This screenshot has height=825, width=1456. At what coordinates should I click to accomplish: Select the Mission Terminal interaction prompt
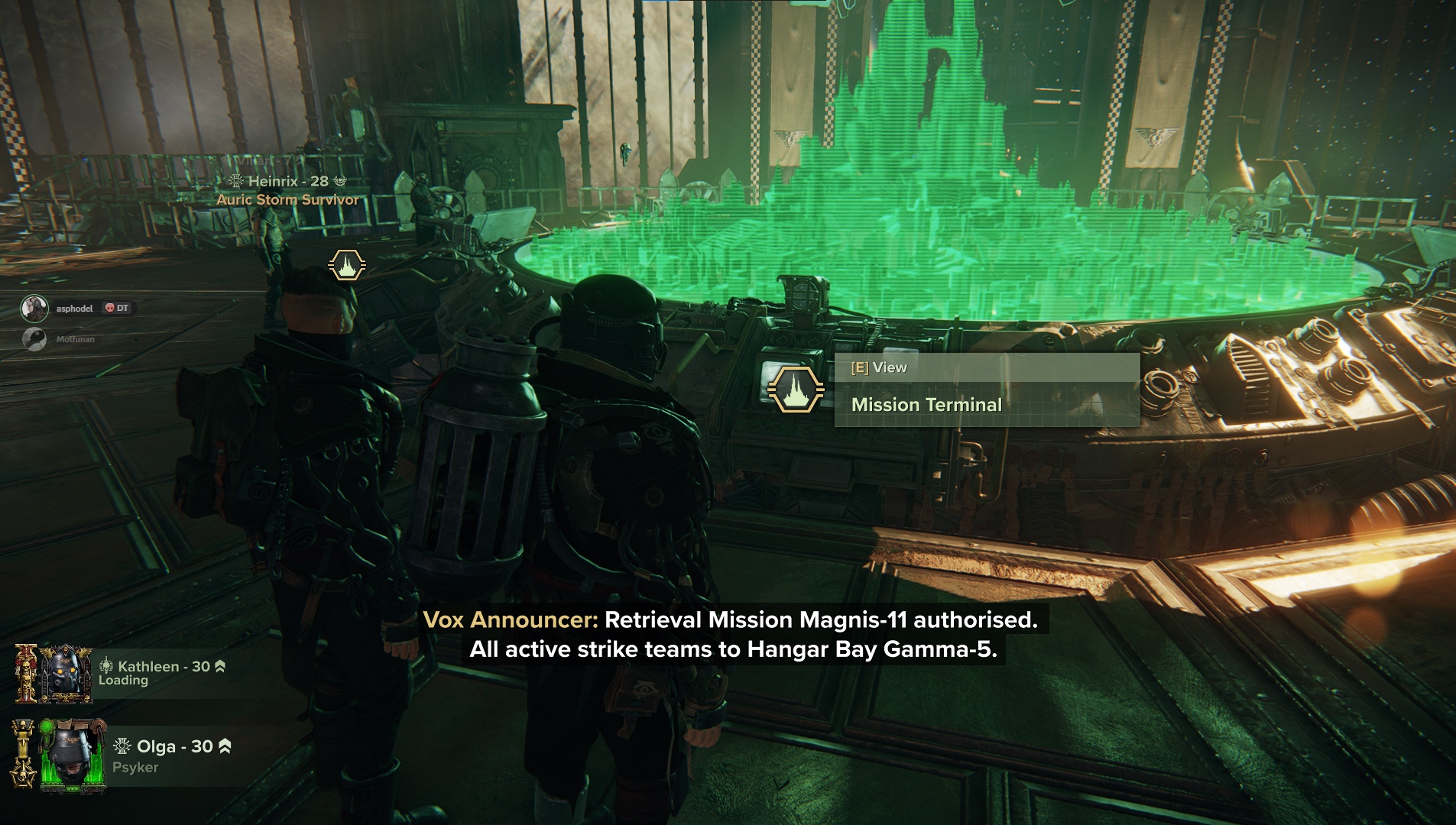(986, 390)
